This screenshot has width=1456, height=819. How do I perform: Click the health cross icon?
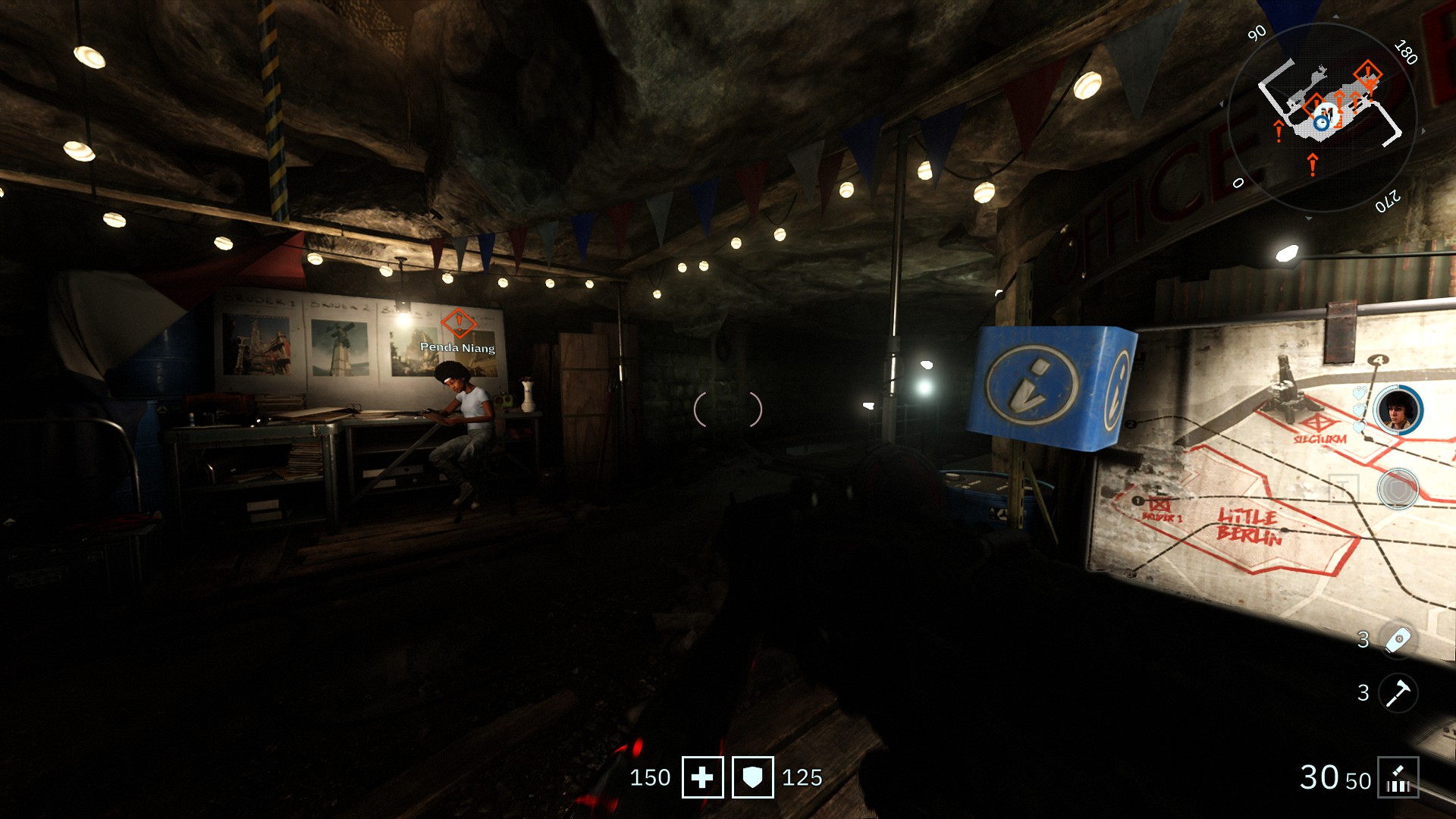tap(702, 777)
